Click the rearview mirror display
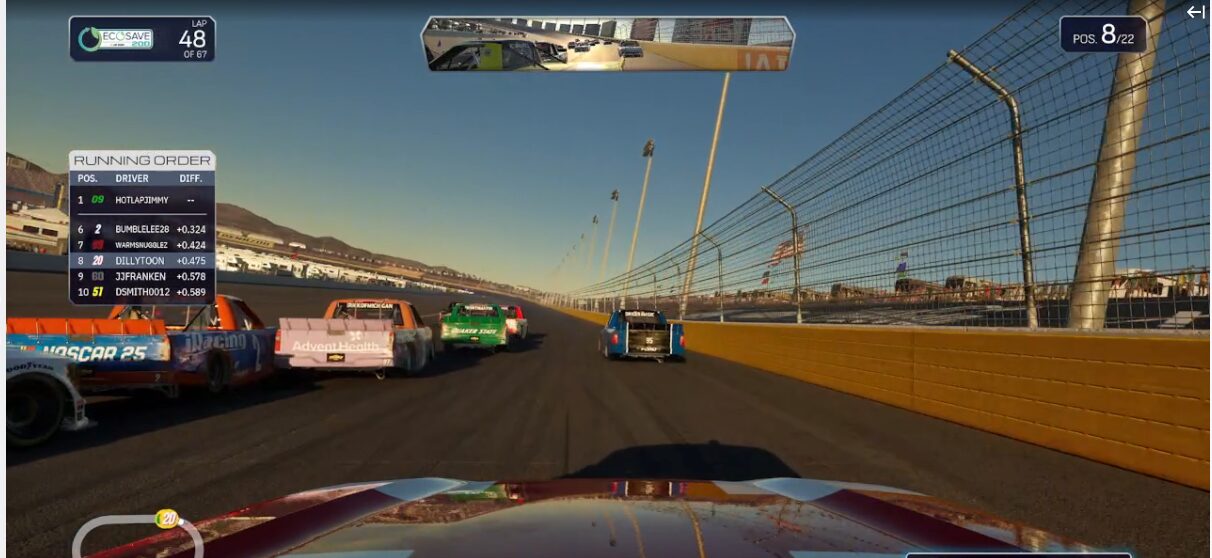This screenshot has height=558, width=1212. 607,44
